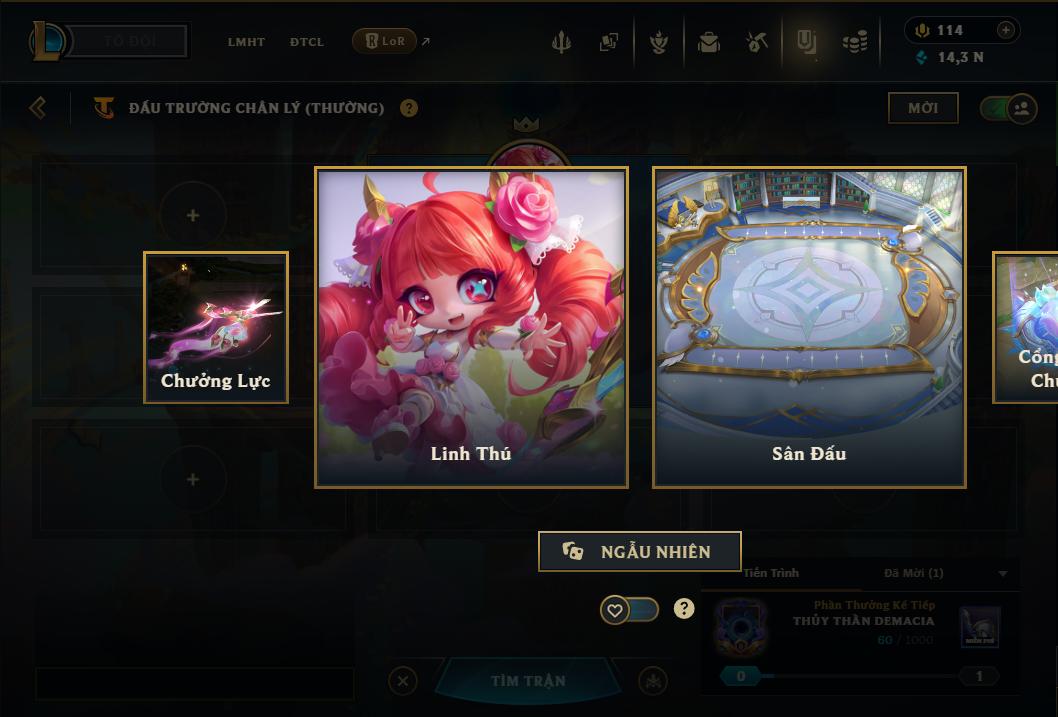Click the MỚI button
The image size is (1058, 717).
(923, 108)
